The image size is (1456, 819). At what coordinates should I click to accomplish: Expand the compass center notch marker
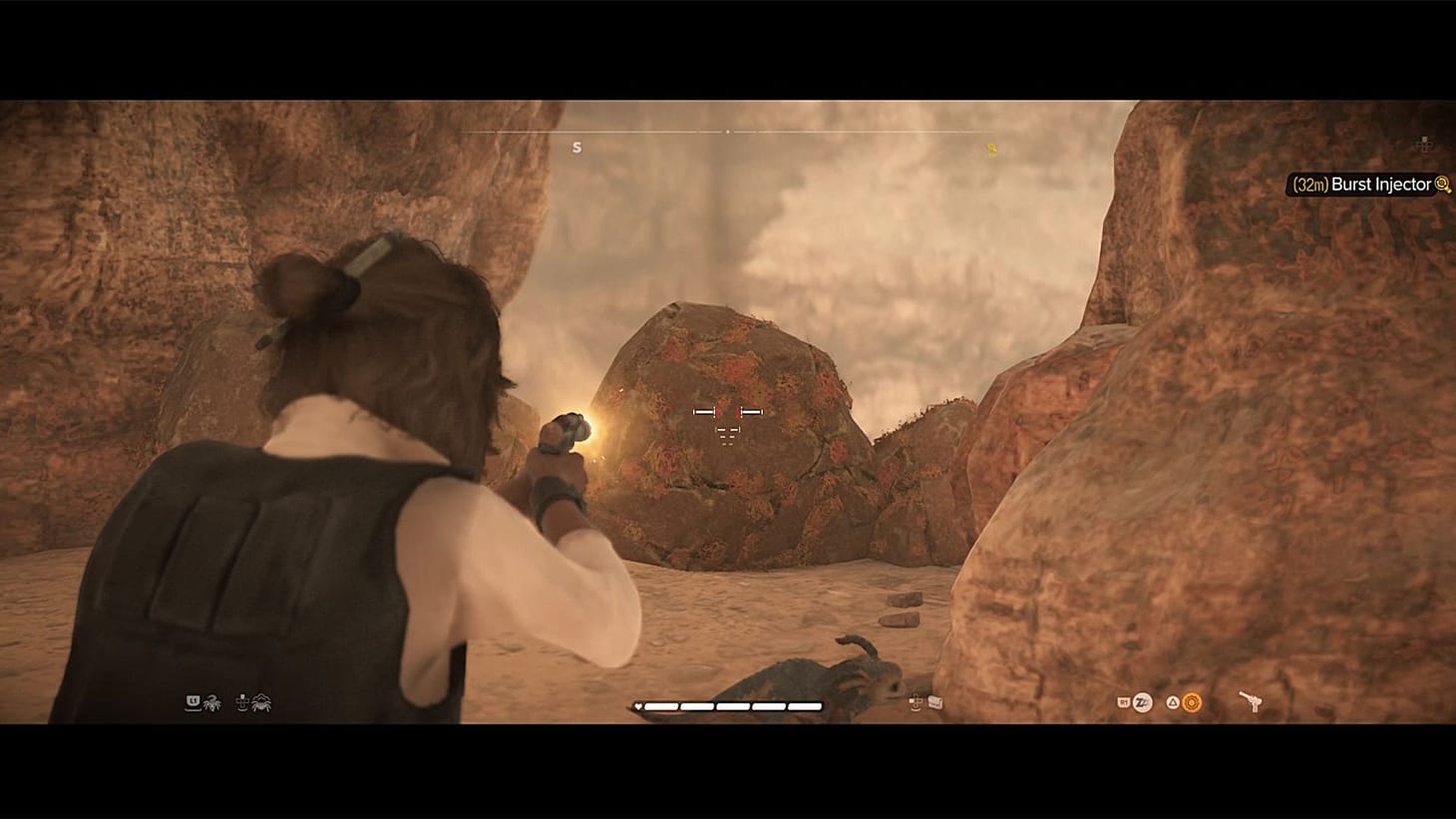pyautogui.click(x=728, y=131)
